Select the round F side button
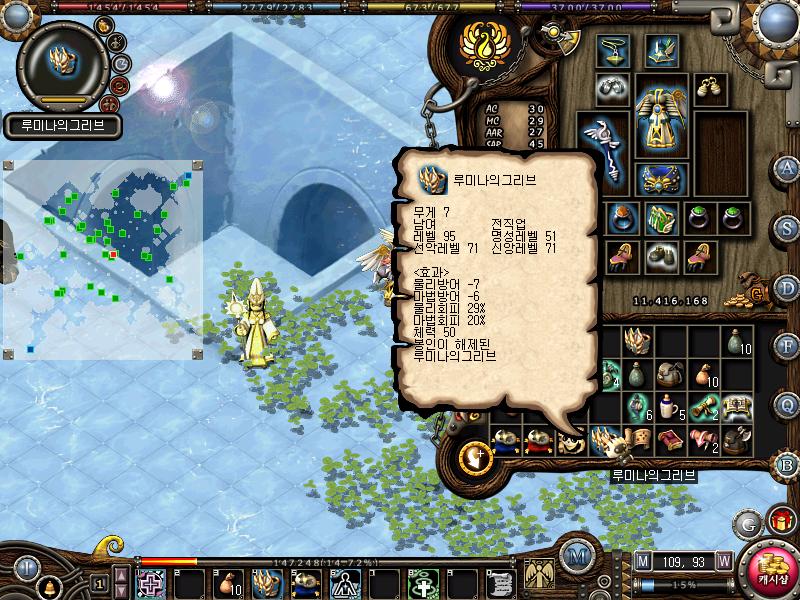The width and height of the screenshot is (800, 600). pos(787,345)
